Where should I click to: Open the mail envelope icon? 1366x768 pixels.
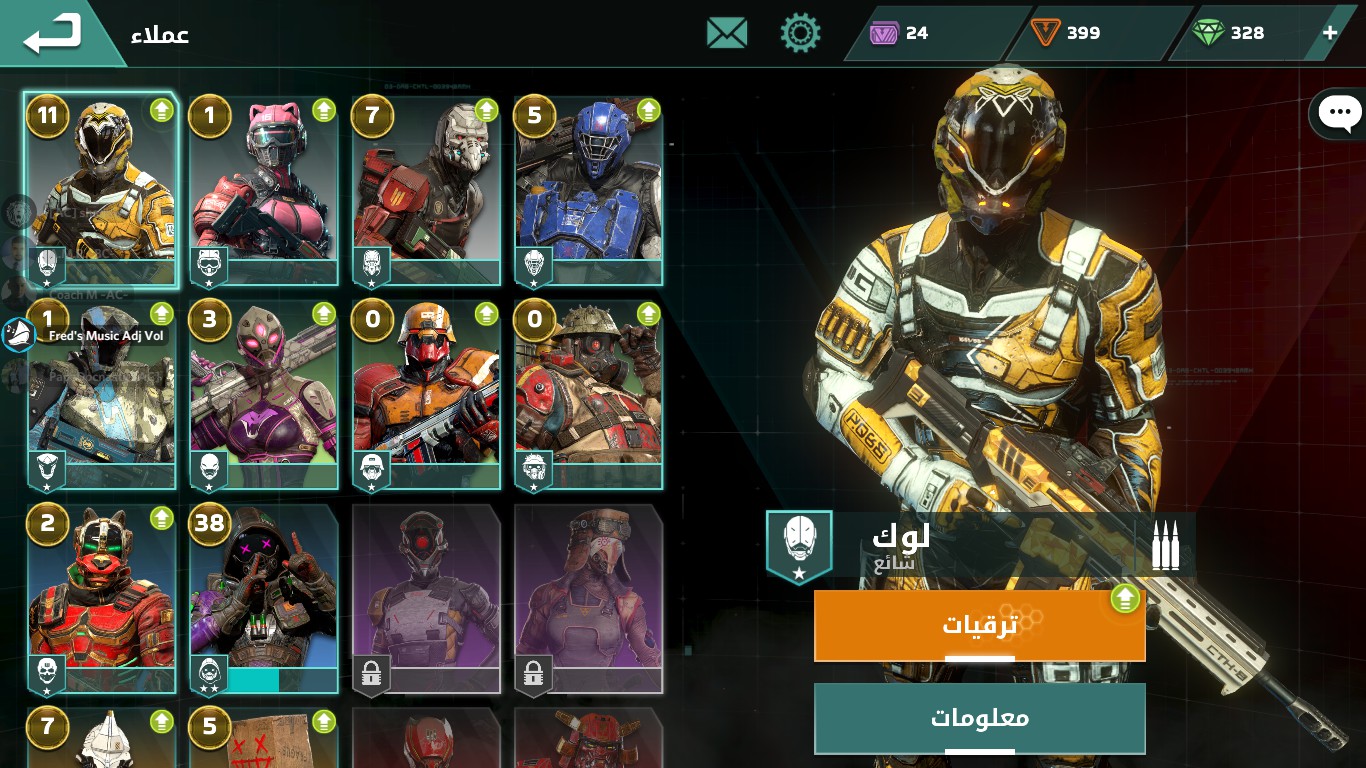pyautogui.click(x=726, y=31)
